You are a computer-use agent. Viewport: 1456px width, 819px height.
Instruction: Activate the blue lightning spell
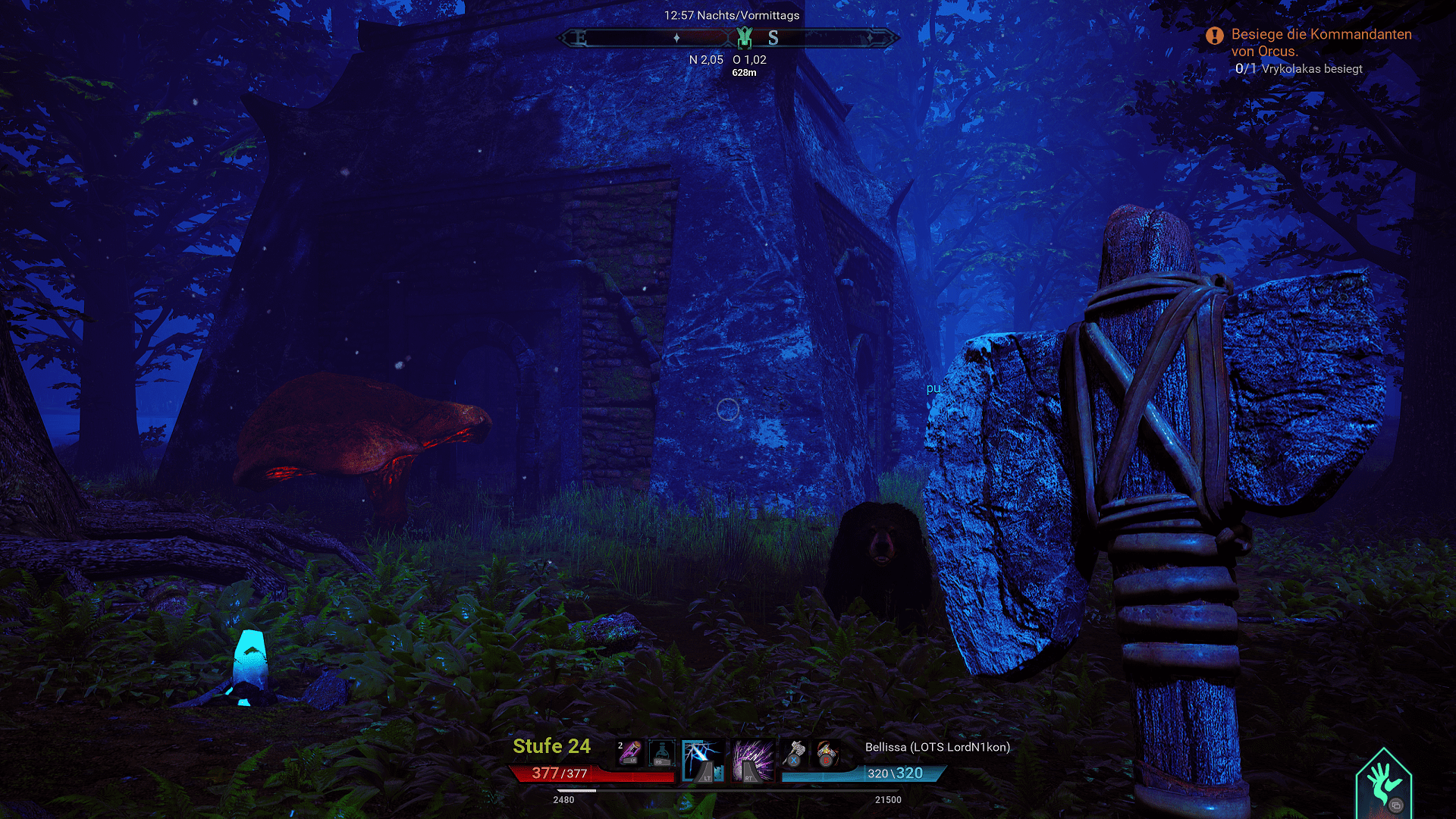click(703, 761)
